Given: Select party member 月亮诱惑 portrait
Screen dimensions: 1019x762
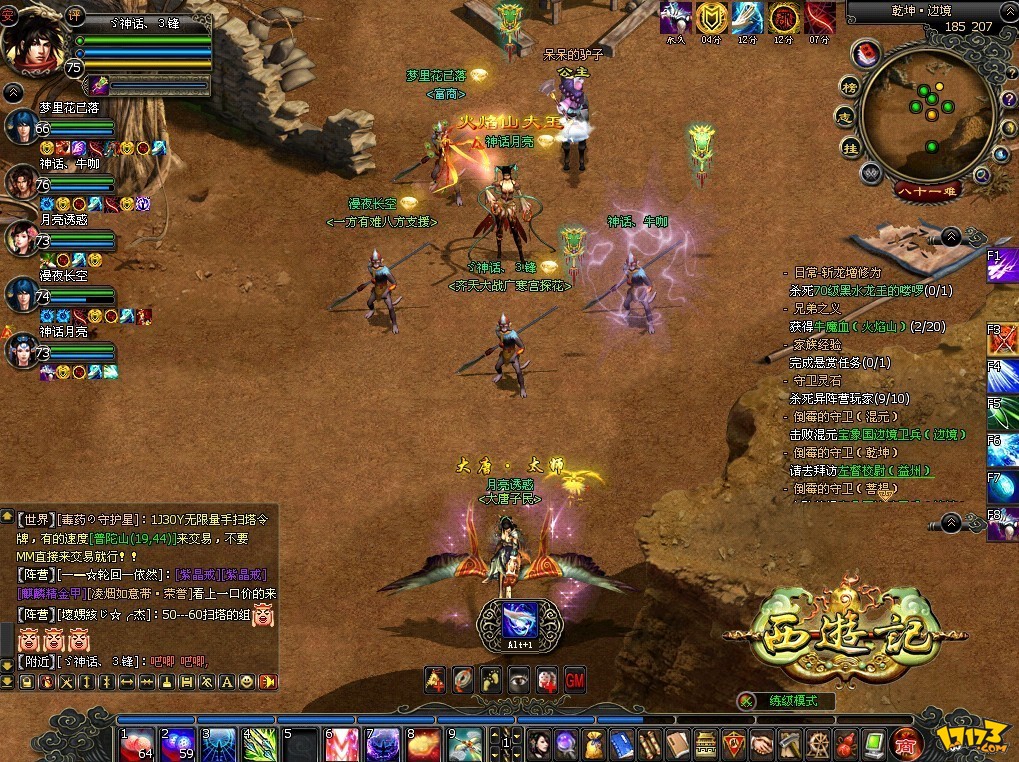Looking at the screenshot, I should click(x=21, y=238).
